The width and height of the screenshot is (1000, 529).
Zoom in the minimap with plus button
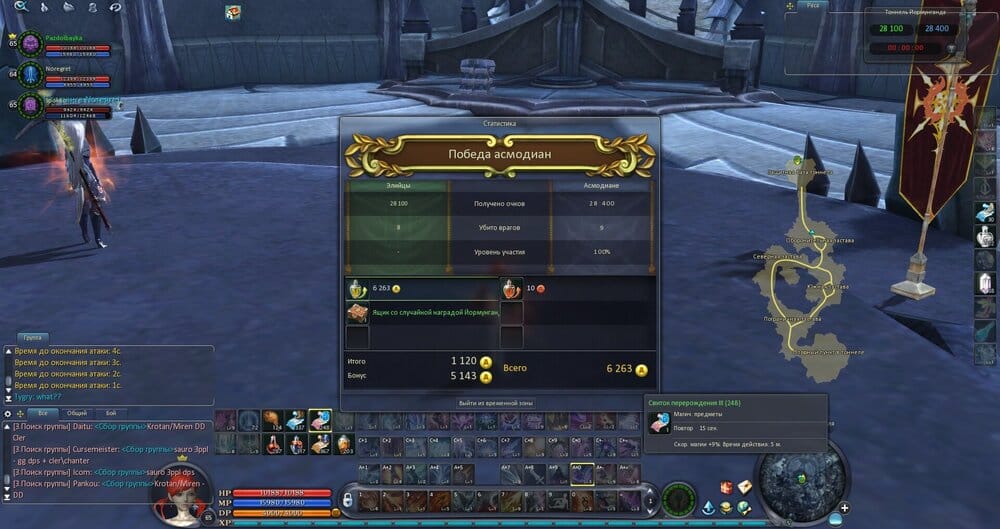coord(845,508)
